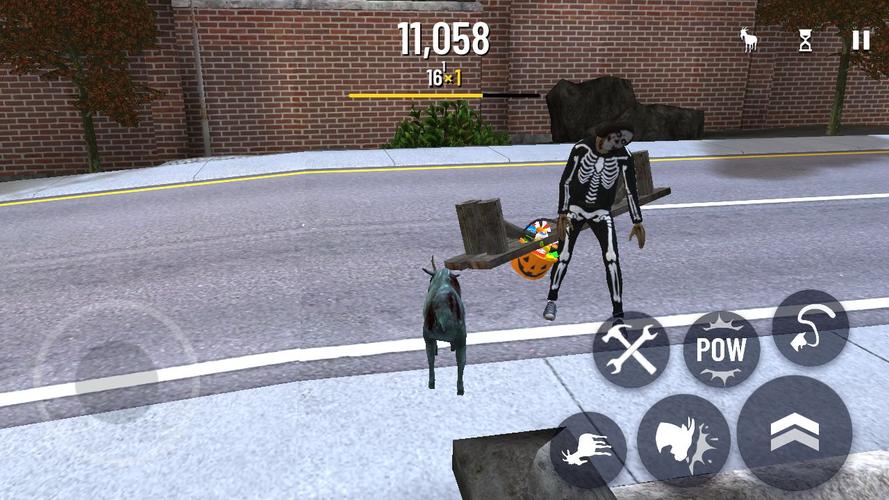Activate the POW special ability

(x=721, y=349)
